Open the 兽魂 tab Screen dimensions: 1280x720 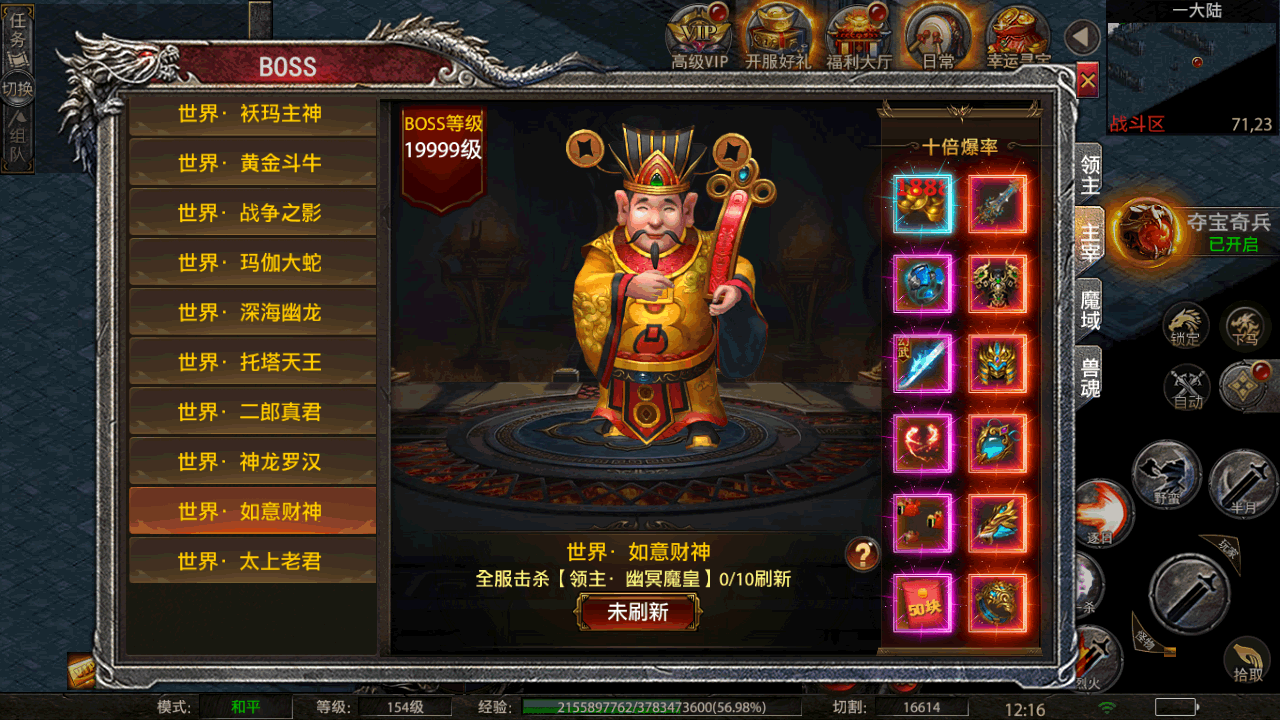1089,377
